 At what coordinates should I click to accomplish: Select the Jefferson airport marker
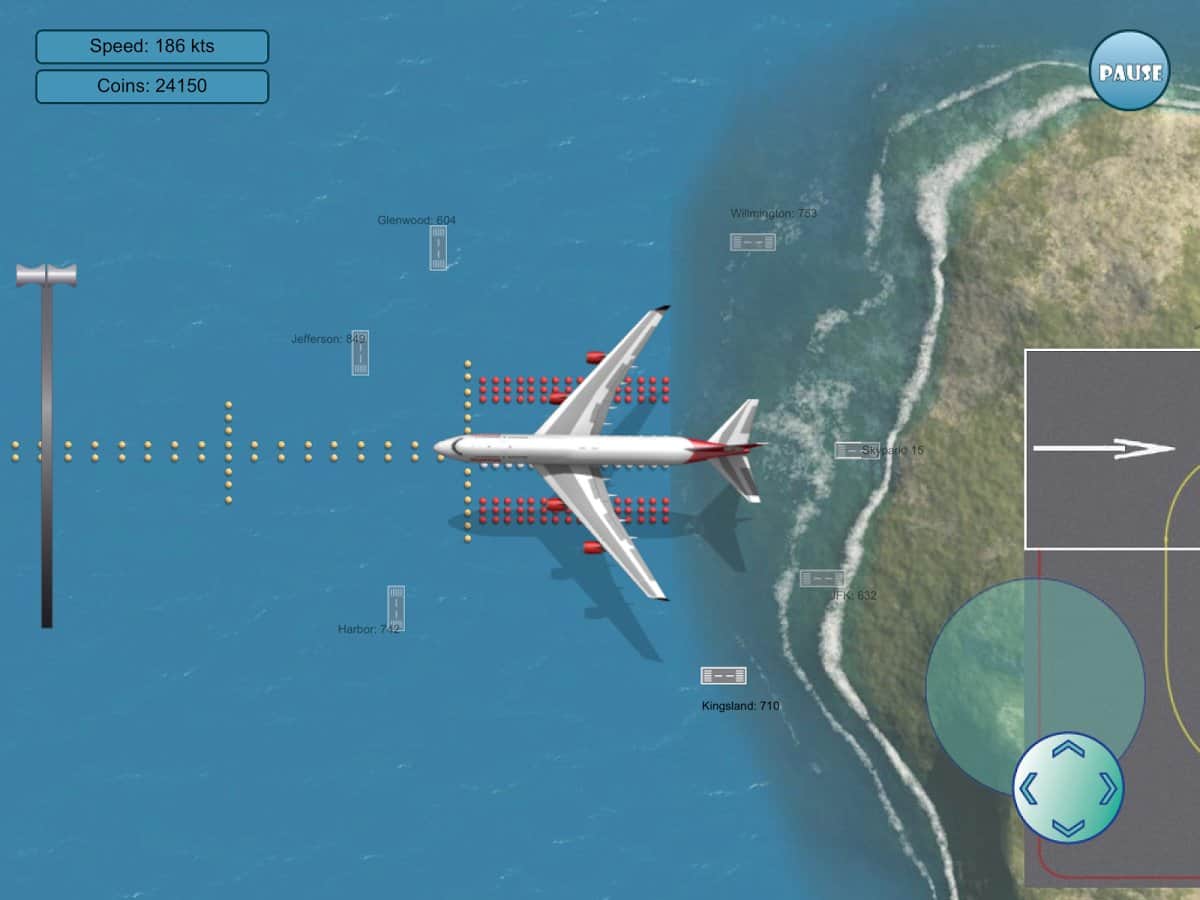pos(360,352)
